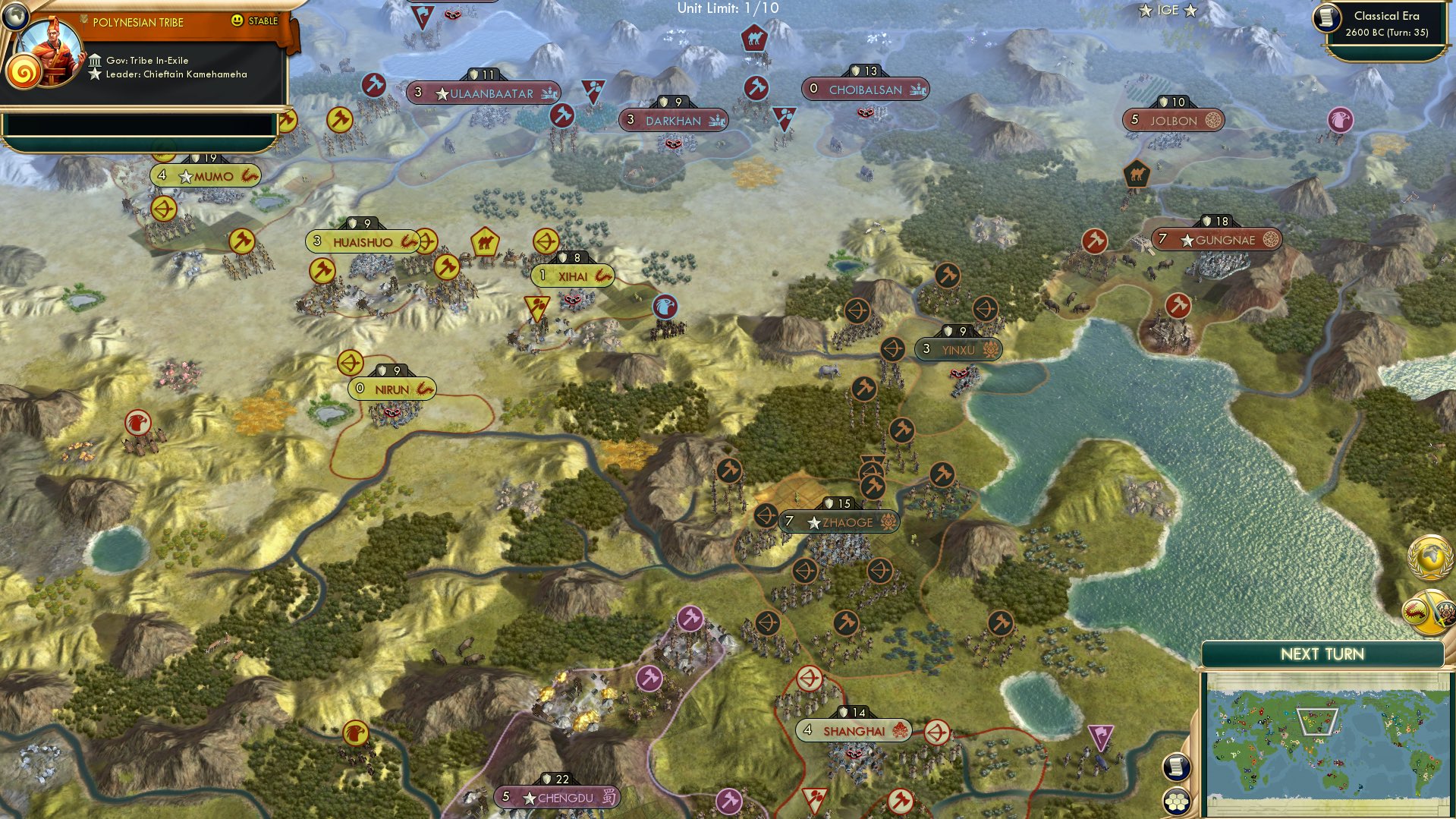Expand the Zhaoge city banner
Screen dimensions: 1456x819
pyautogui.click(x=838, y=521)
